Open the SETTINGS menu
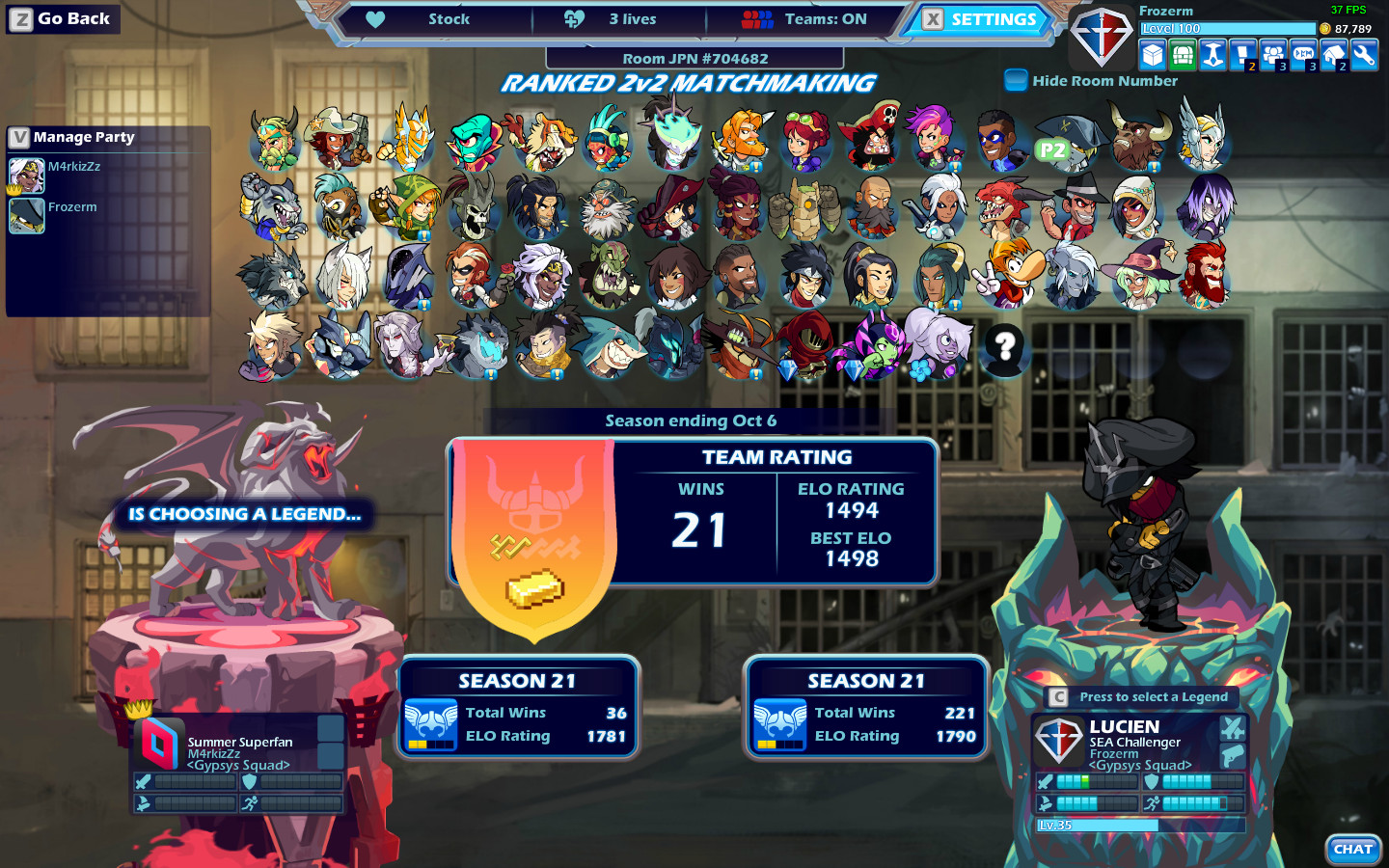 pyautogui.click(x=994, y=18)
